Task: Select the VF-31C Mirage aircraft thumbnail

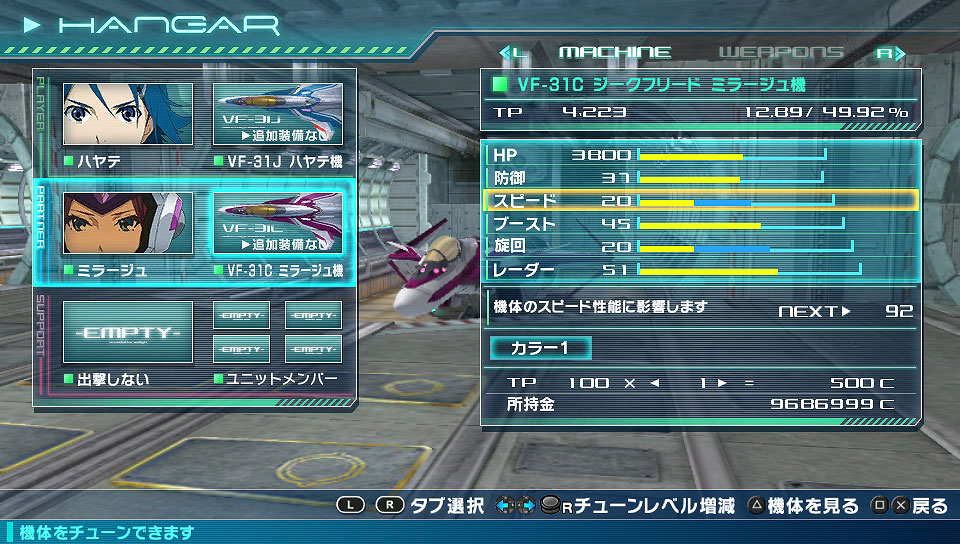Action: (x=277, y=223)
